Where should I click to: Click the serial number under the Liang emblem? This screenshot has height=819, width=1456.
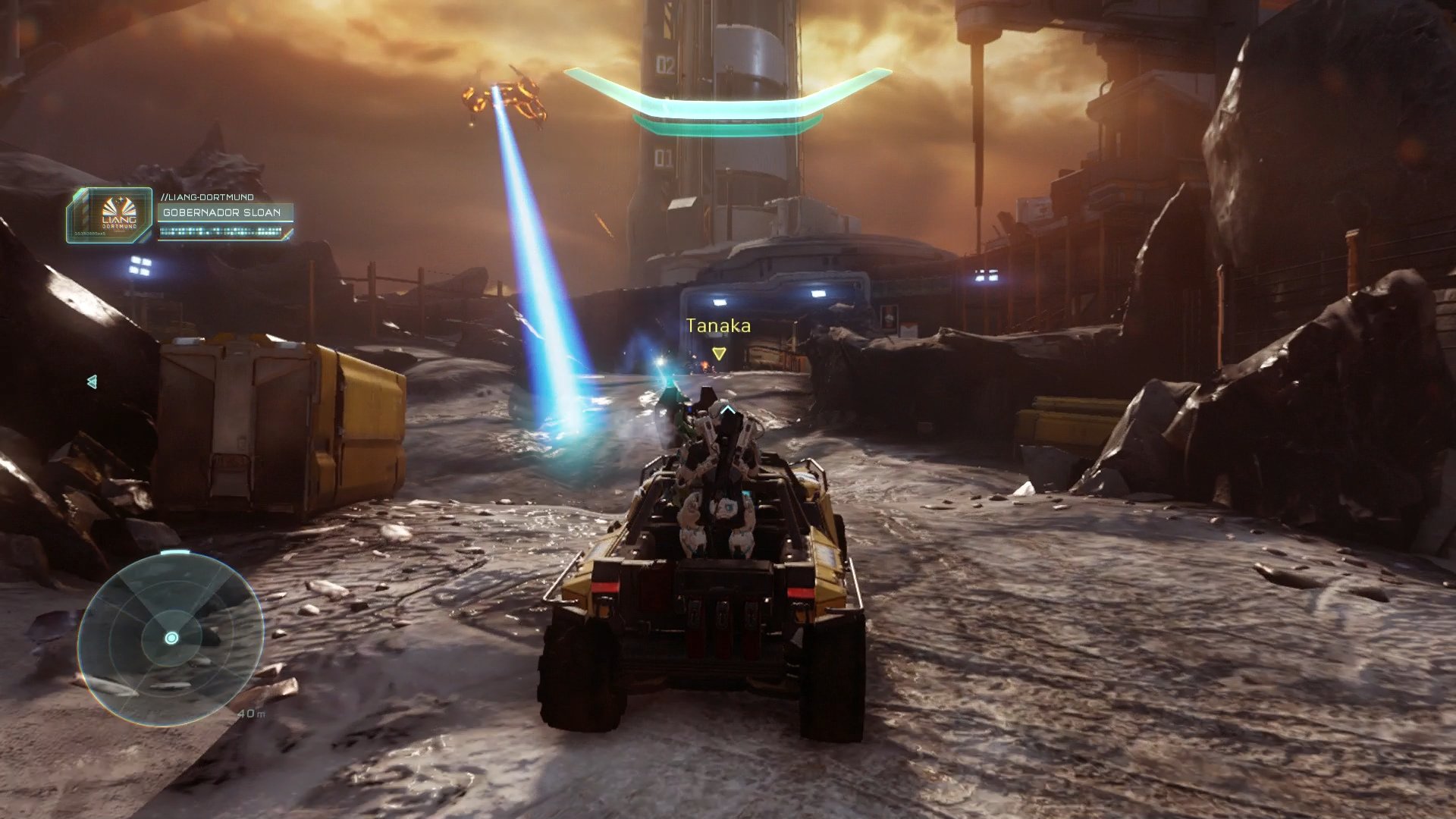pos(89,234)
